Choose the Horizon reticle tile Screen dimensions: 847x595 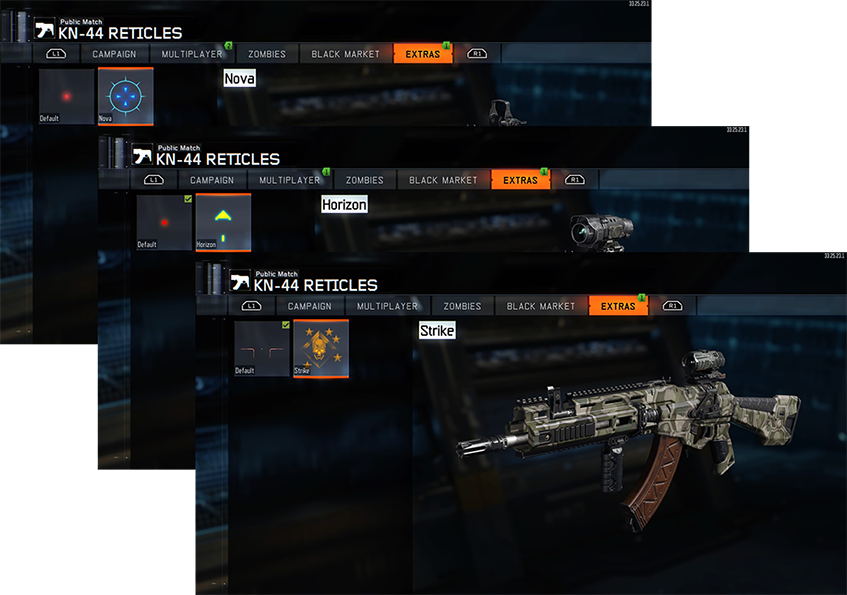coord(223,222)
